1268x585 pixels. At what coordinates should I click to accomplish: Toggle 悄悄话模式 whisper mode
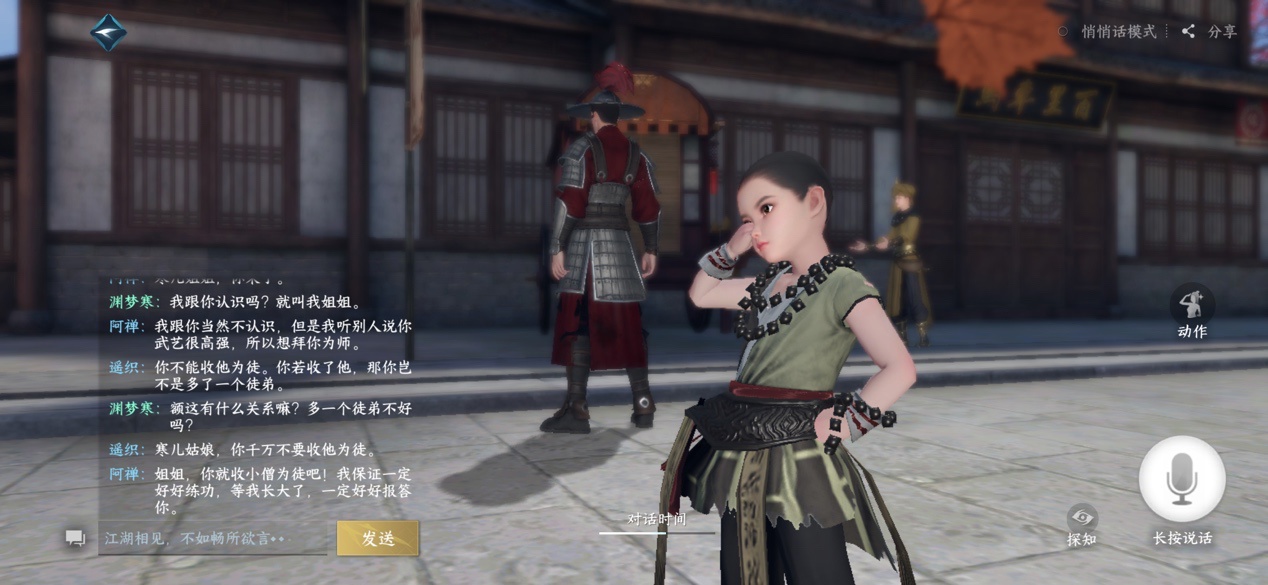(1108, 32)
